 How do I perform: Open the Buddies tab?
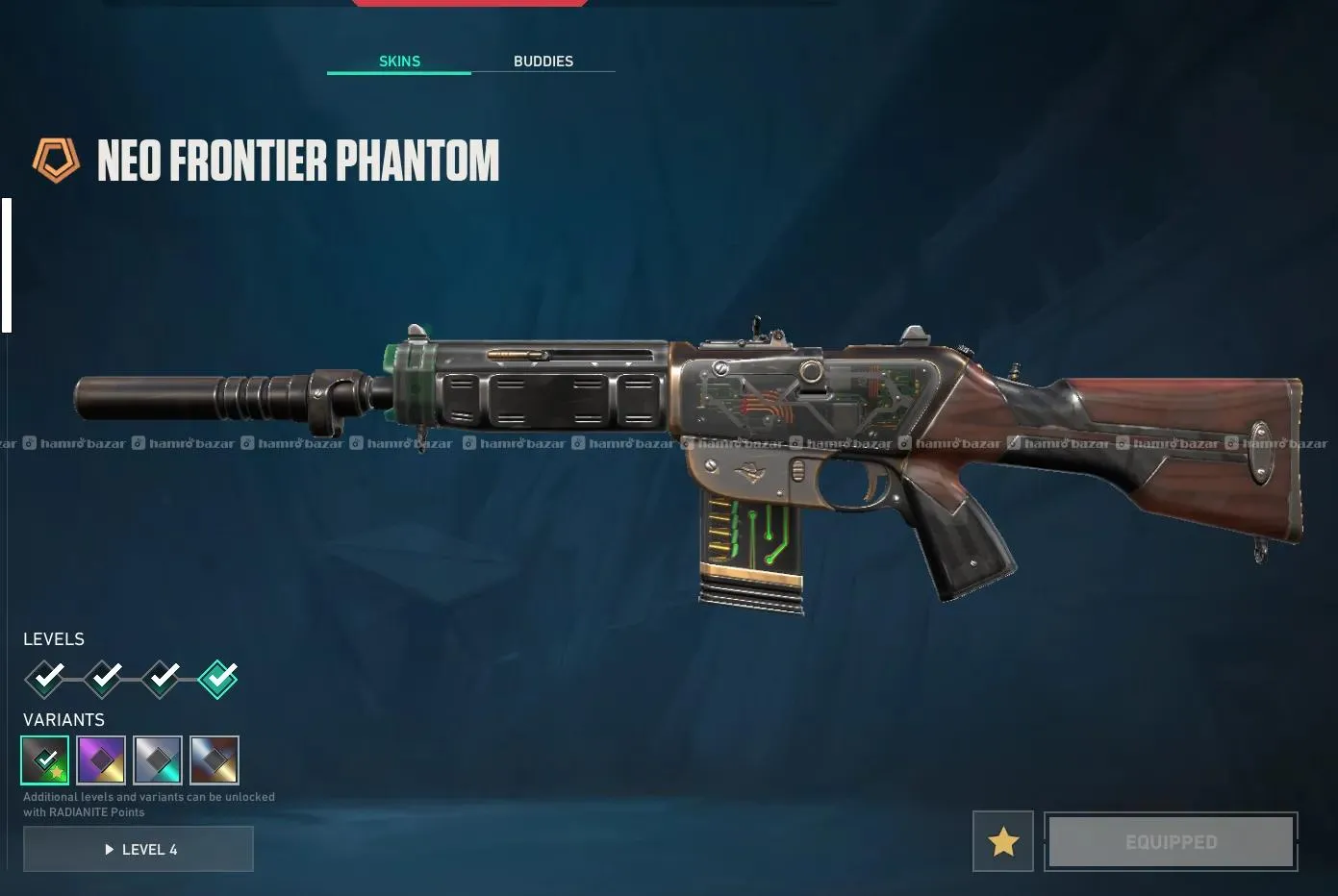pyautogui.click(x=543, y=62)
